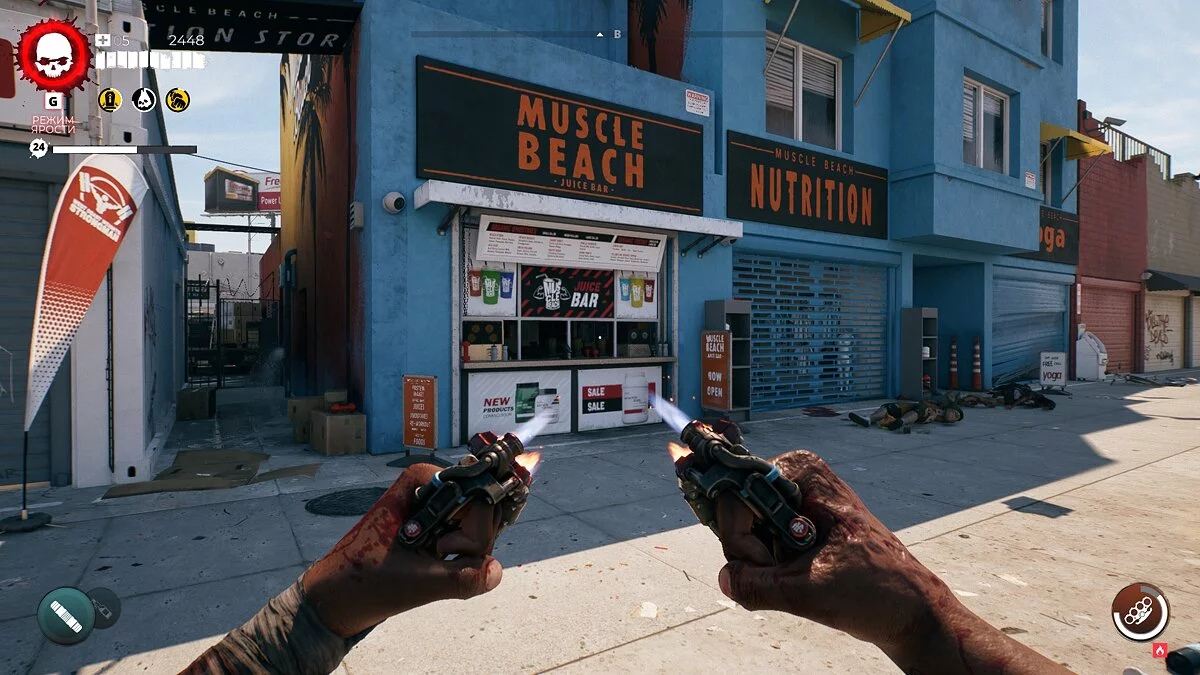Select the yellow fist status icon

pyautogui.click(x=178, y=99)
